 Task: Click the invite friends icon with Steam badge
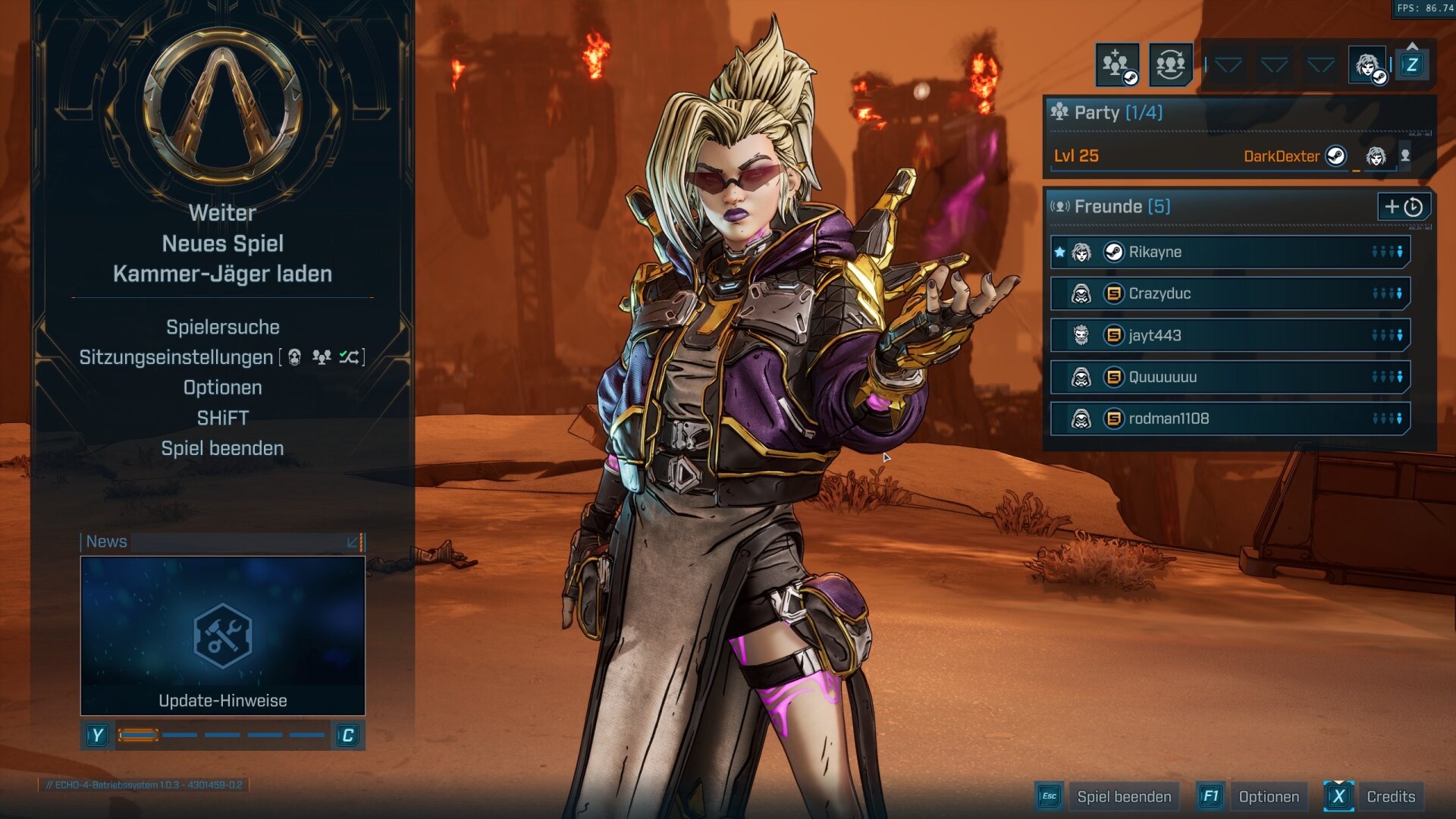(1117, 64)
